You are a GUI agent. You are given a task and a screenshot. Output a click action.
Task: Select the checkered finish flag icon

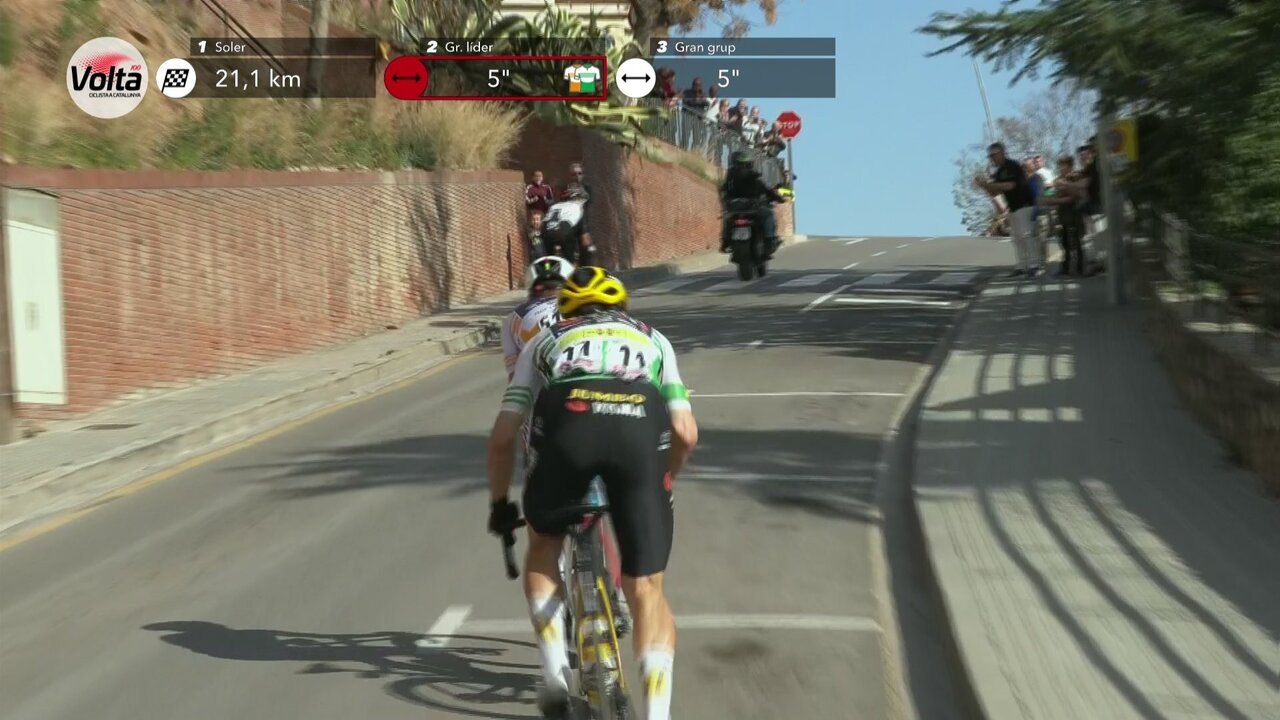click(x=176, y=78)
